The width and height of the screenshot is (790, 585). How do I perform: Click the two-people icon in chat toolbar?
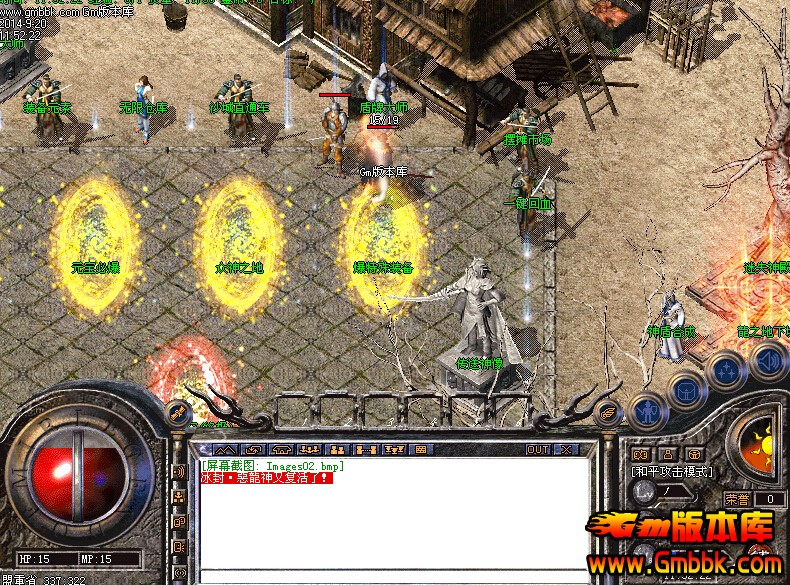click(338, 450)
